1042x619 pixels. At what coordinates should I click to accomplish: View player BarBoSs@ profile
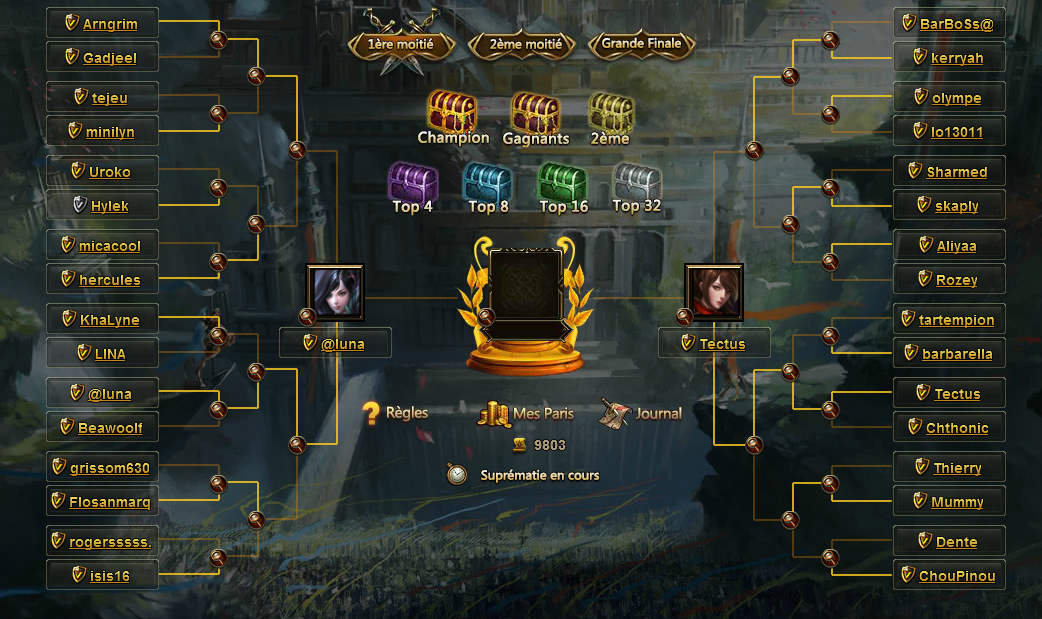956,24
